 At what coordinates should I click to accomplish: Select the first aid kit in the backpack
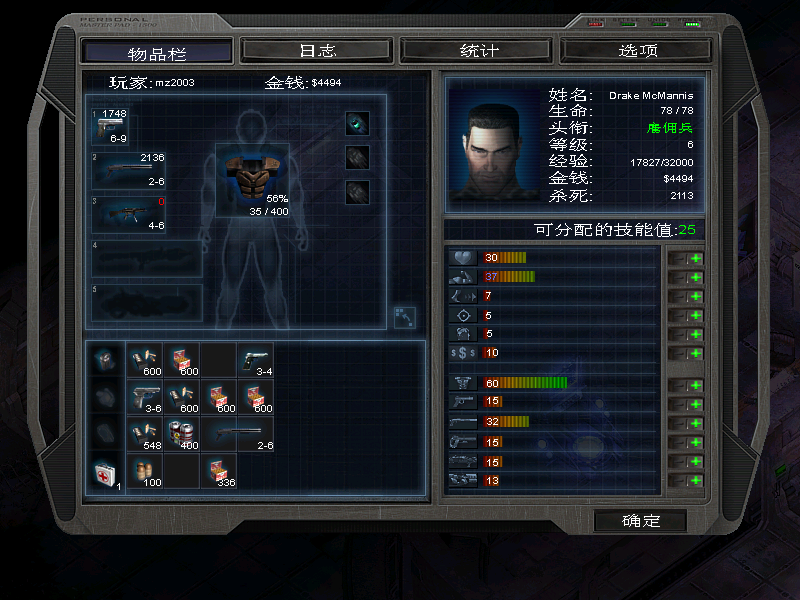coord(106,472)
